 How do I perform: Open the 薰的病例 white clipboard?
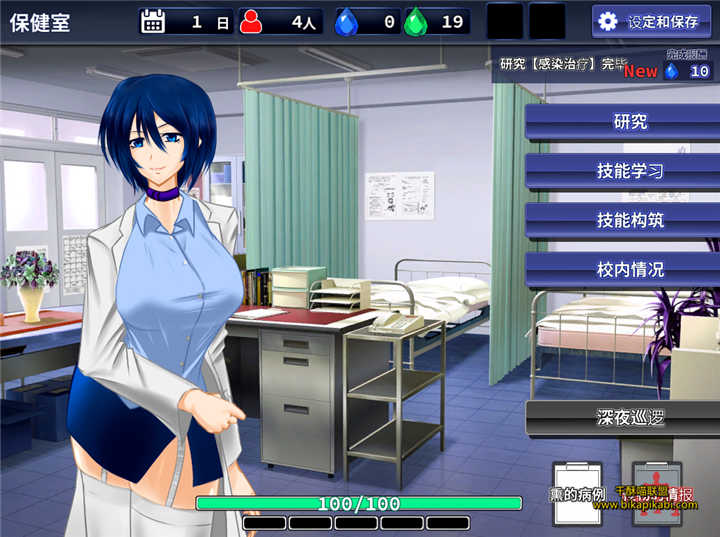577,490
